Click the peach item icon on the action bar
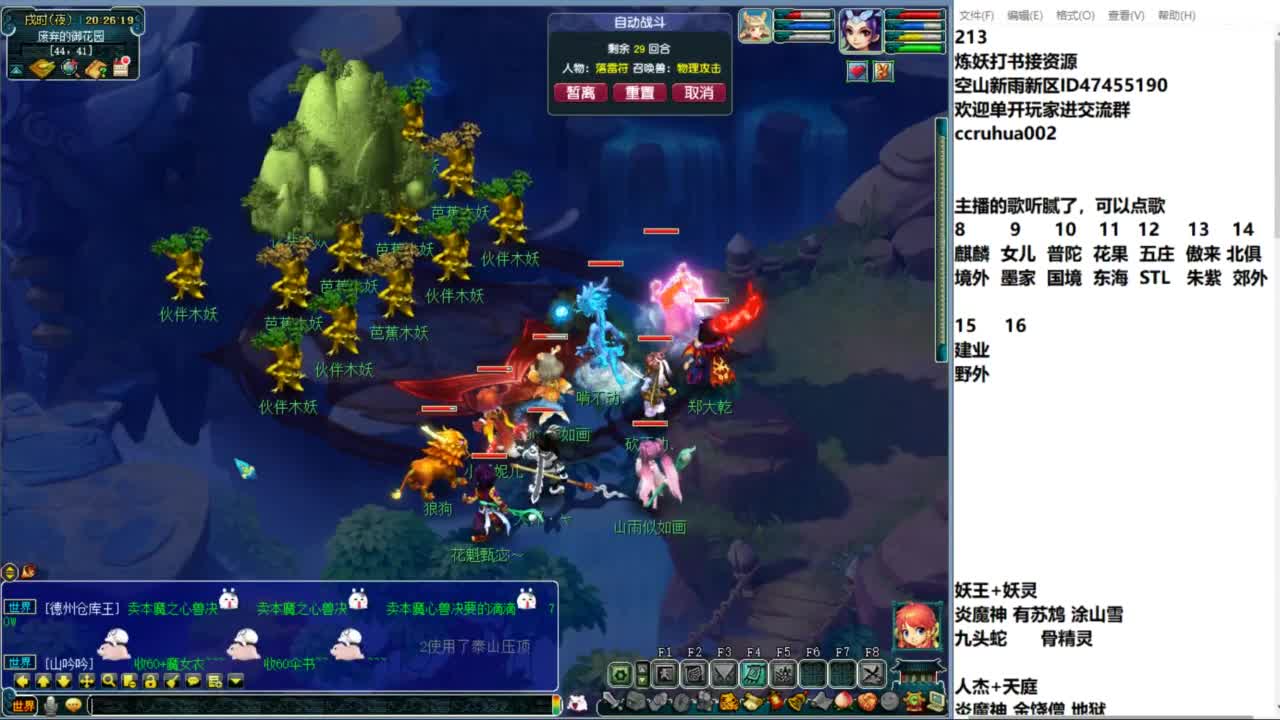 841,700
